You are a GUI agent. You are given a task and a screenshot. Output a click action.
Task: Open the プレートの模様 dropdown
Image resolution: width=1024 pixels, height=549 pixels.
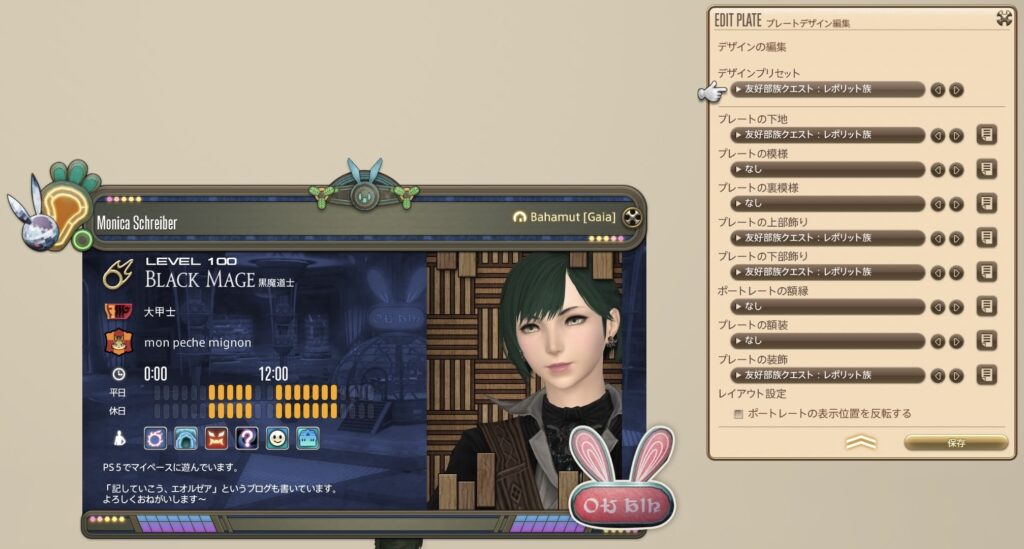[826, 169]
